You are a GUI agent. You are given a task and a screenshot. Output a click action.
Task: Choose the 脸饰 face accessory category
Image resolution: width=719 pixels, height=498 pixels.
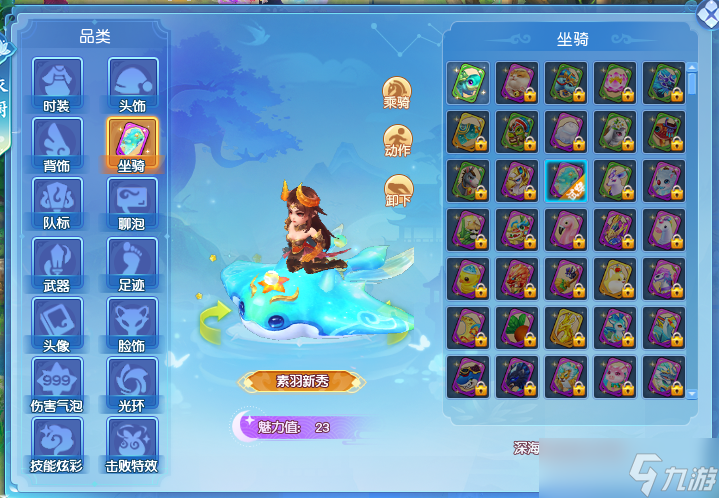[132, 322]
